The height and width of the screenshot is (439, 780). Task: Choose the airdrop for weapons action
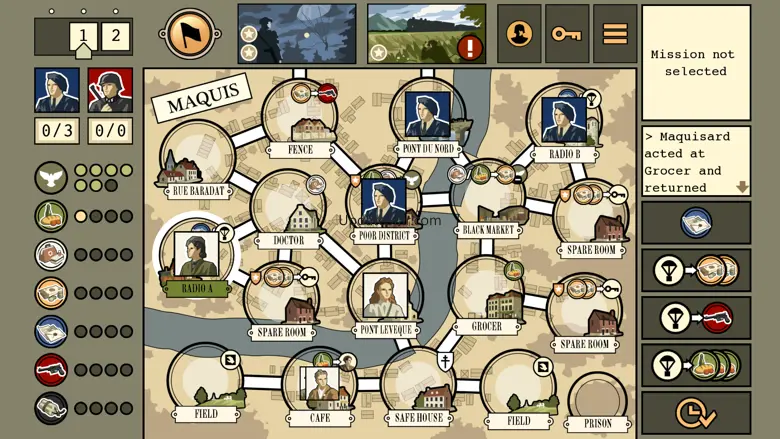(696, 318)
